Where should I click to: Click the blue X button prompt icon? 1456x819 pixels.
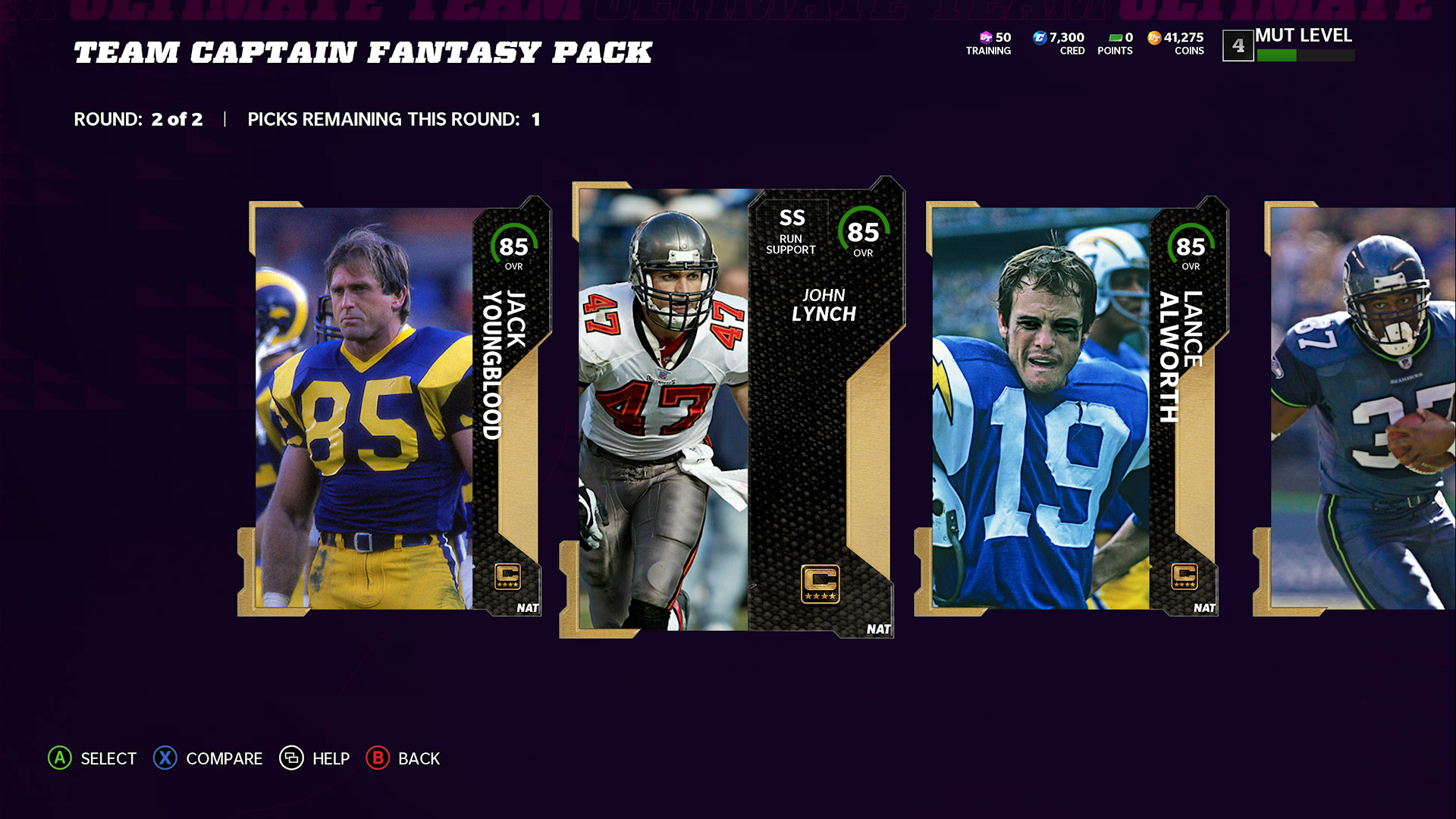point(165,758)
